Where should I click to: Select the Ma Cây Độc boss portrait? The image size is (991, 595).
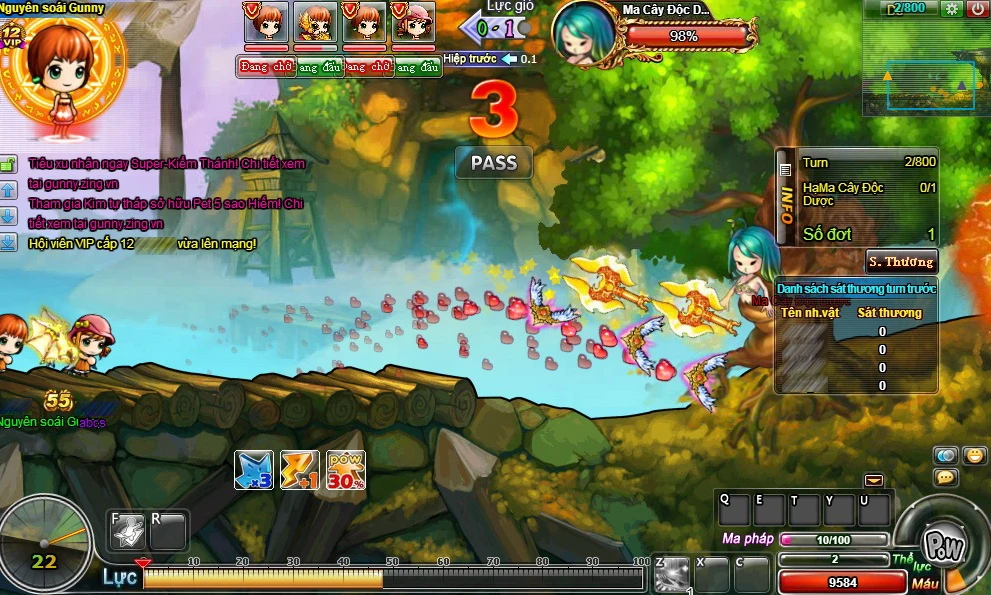coord(585,33)
